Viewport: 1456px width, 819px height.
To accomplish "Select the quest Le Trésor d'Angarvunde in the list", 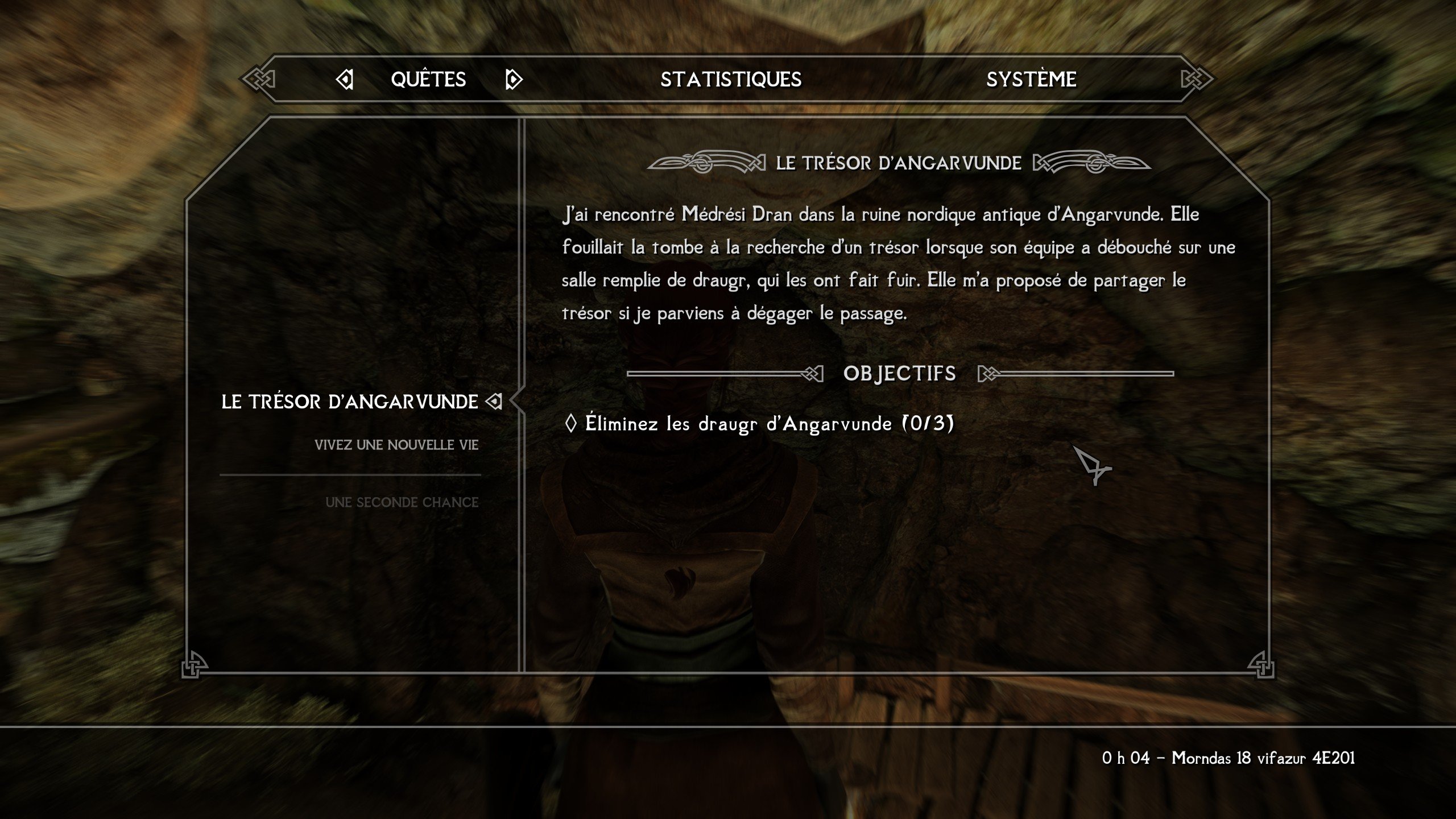I will [349, 402].
